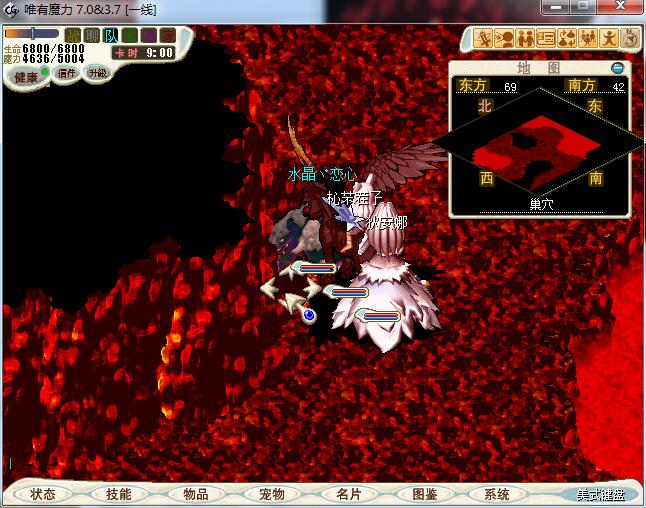Viewport: 646px width, 508px height.
Task: Open the 状态 (Status) menu
Action: [x=43, y=494]
